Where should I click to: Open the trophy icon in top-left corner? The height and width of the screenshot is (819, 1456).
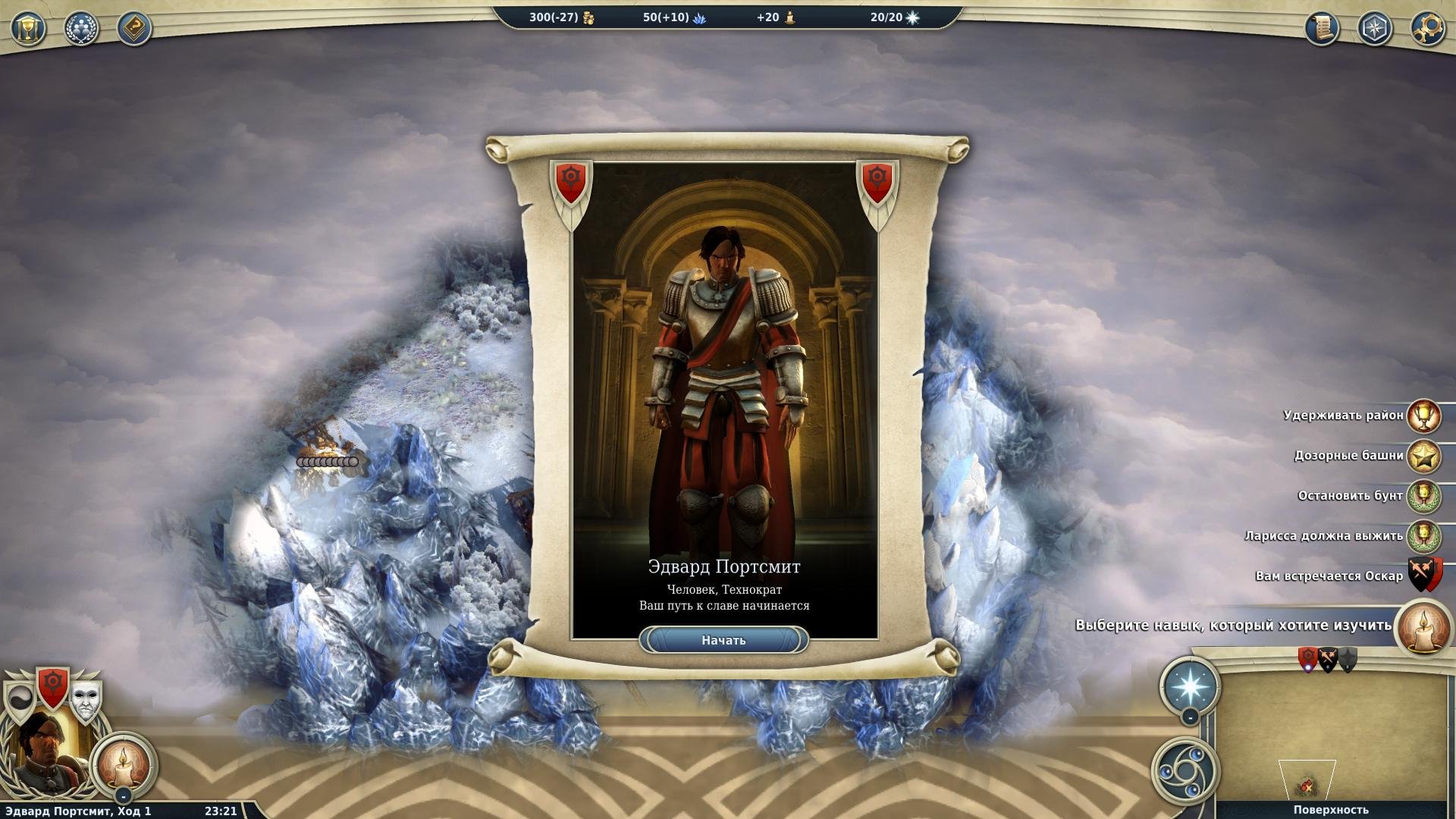pos(28,29)
